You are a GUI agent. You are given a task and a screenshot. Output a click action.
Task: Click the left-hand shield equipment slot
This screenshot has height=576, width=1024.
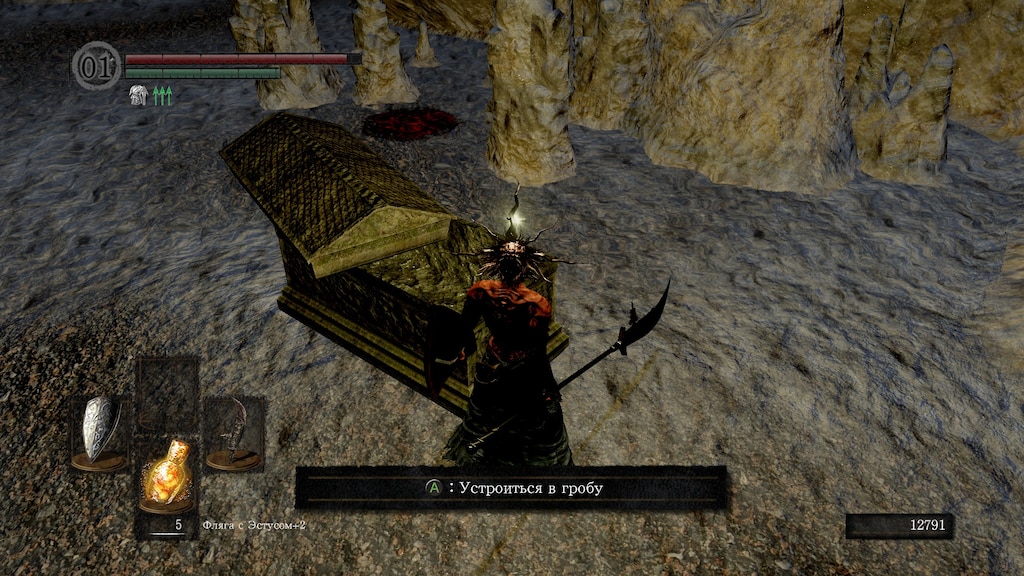(x=100, y=432)
